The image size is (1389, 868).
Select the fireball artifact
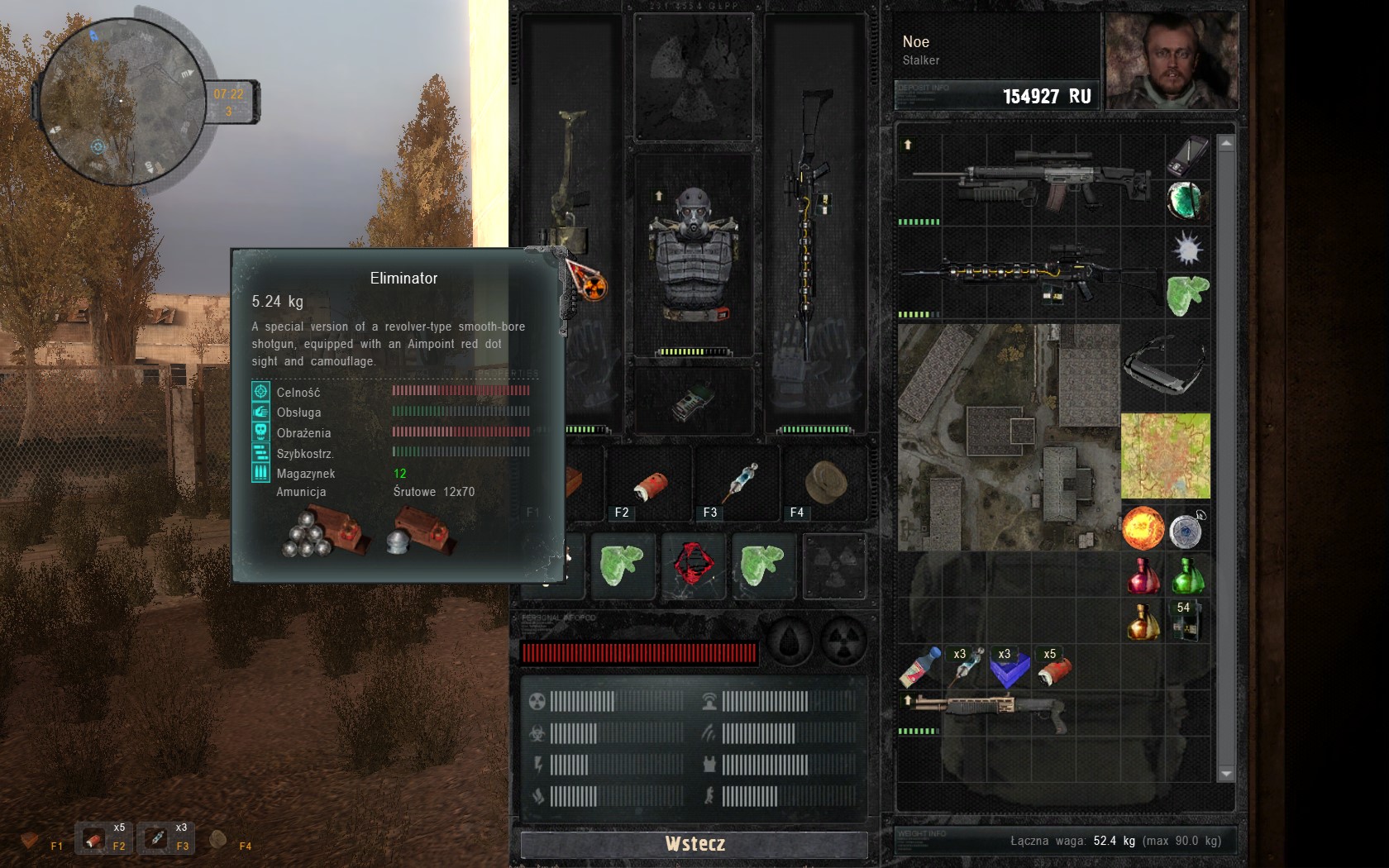click(1143, 529)
